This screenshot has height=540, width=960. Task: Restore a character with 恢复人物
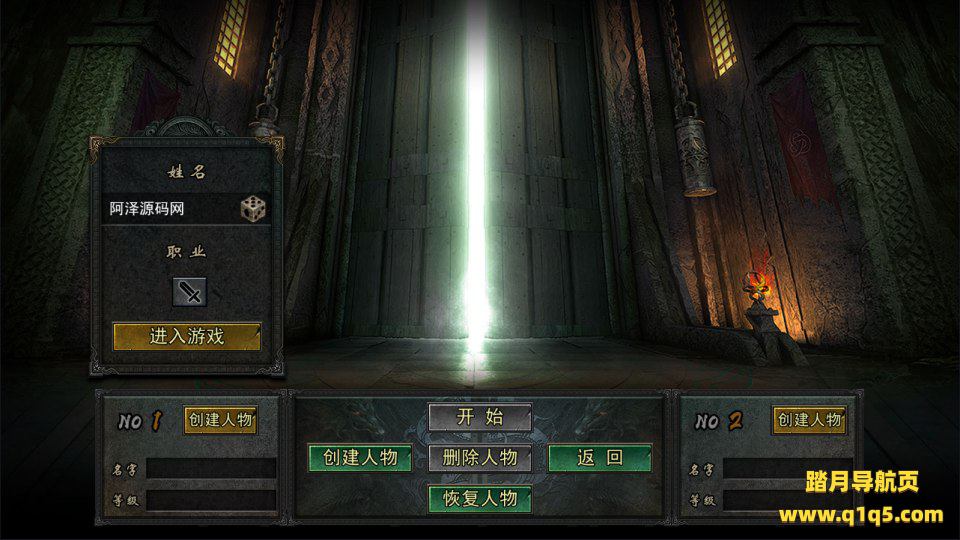pos(480,498)
